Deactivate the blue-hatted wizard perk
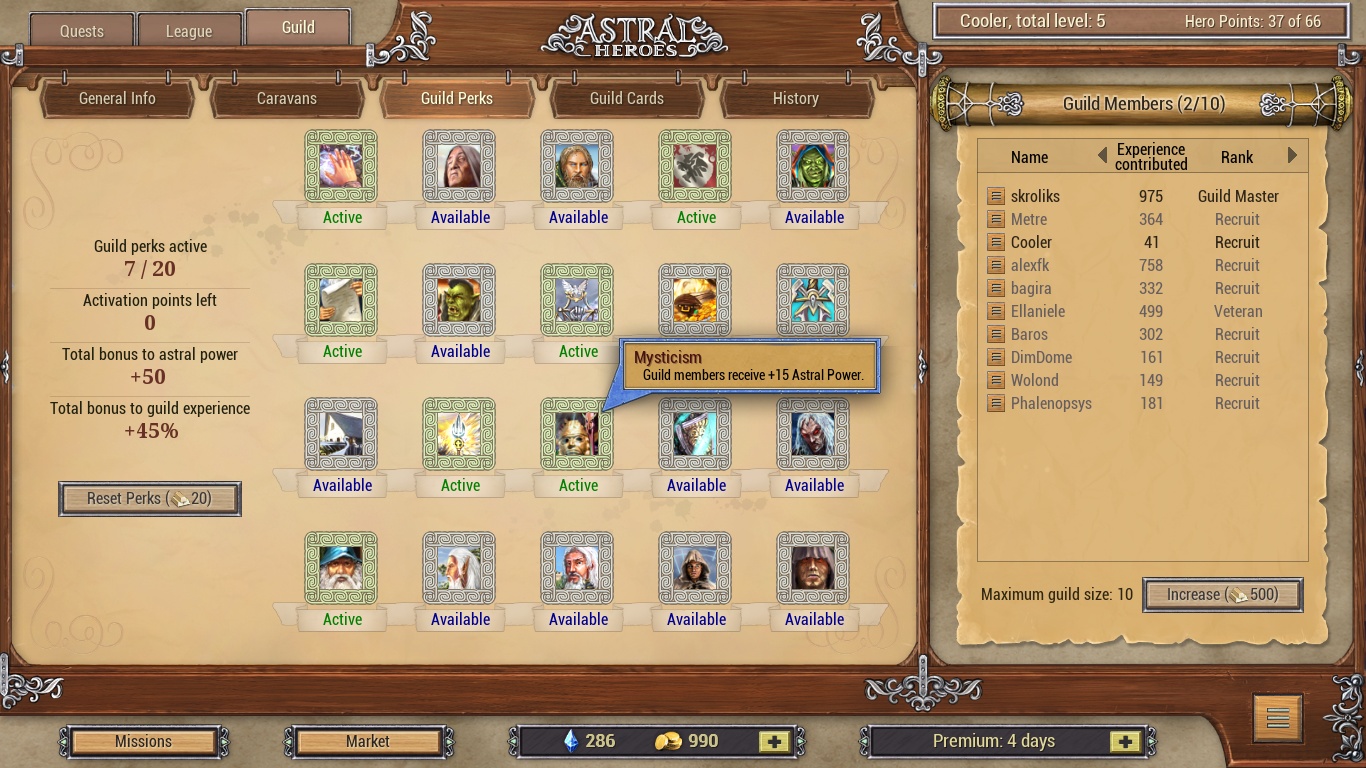The height and width of the screenshot is (768, 1366). [x=341, y=567]
